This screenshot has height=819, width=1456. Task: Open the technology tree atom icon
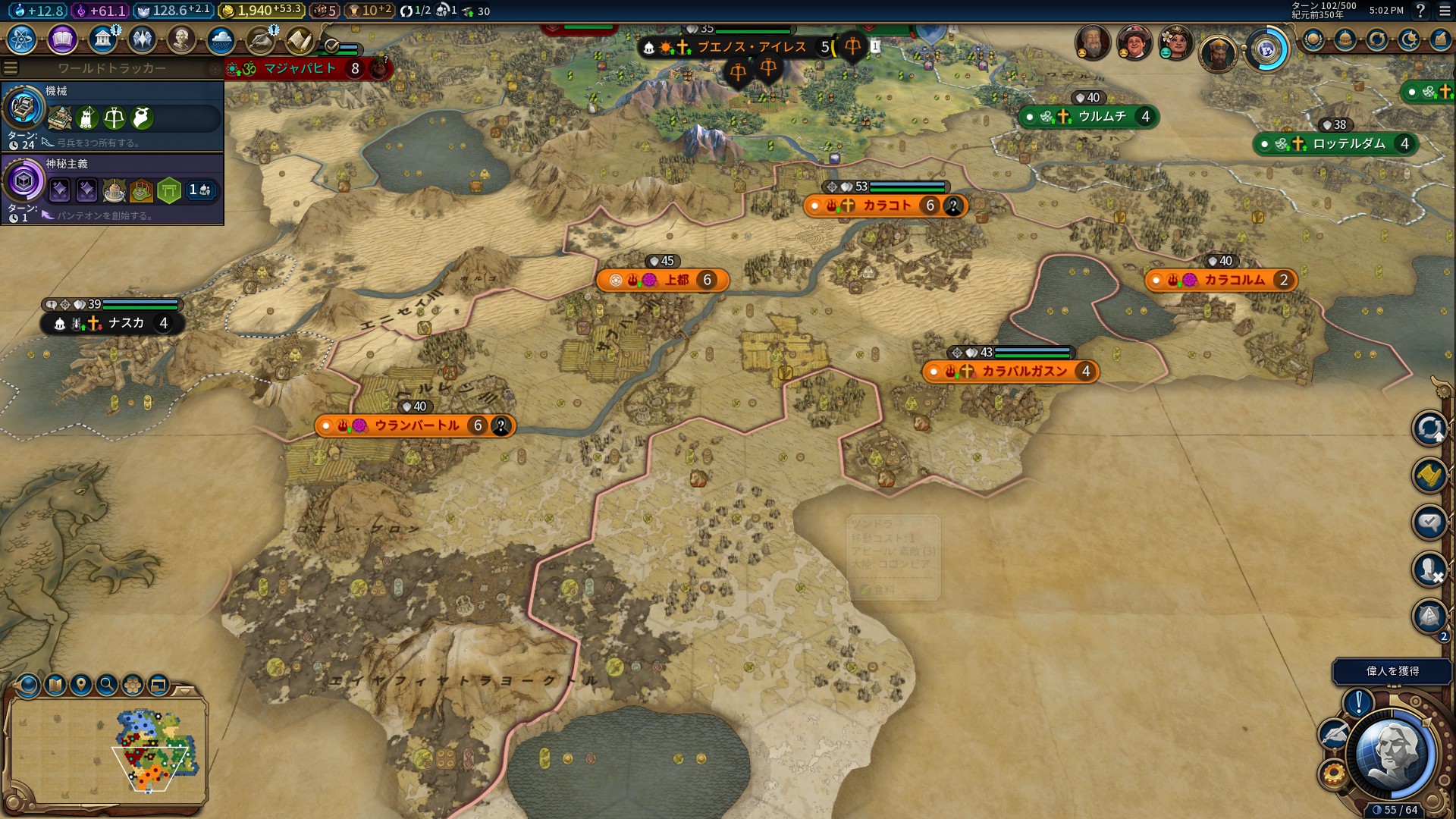pyautogui.click(x=22, y=39)
